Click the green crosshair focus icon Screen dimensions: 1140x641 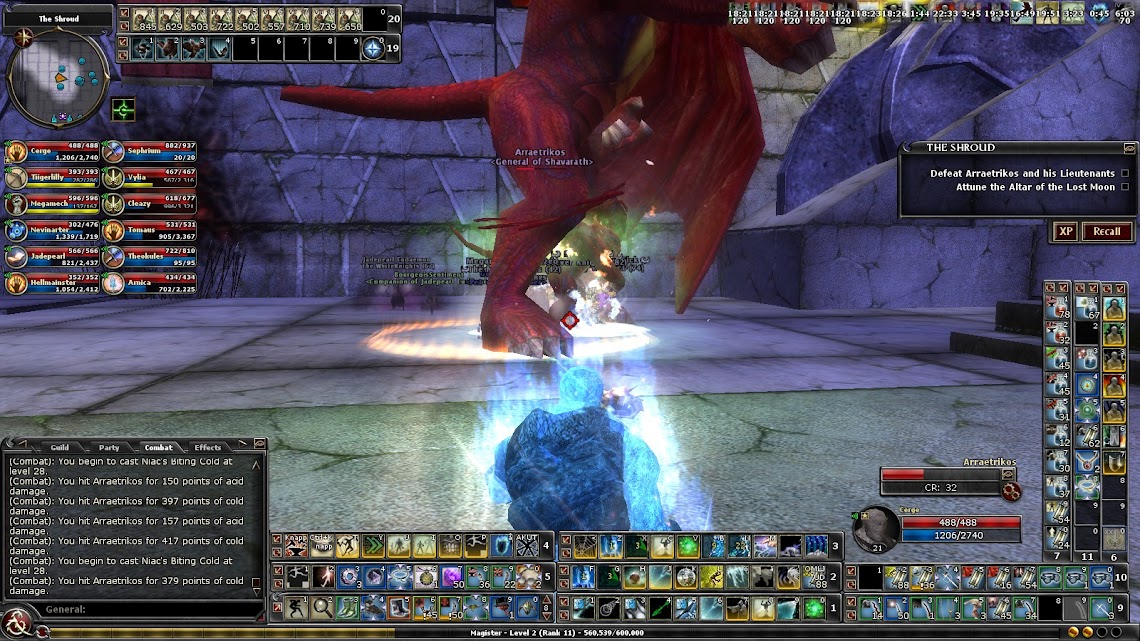pyautogui.click(x=124, y=107)
